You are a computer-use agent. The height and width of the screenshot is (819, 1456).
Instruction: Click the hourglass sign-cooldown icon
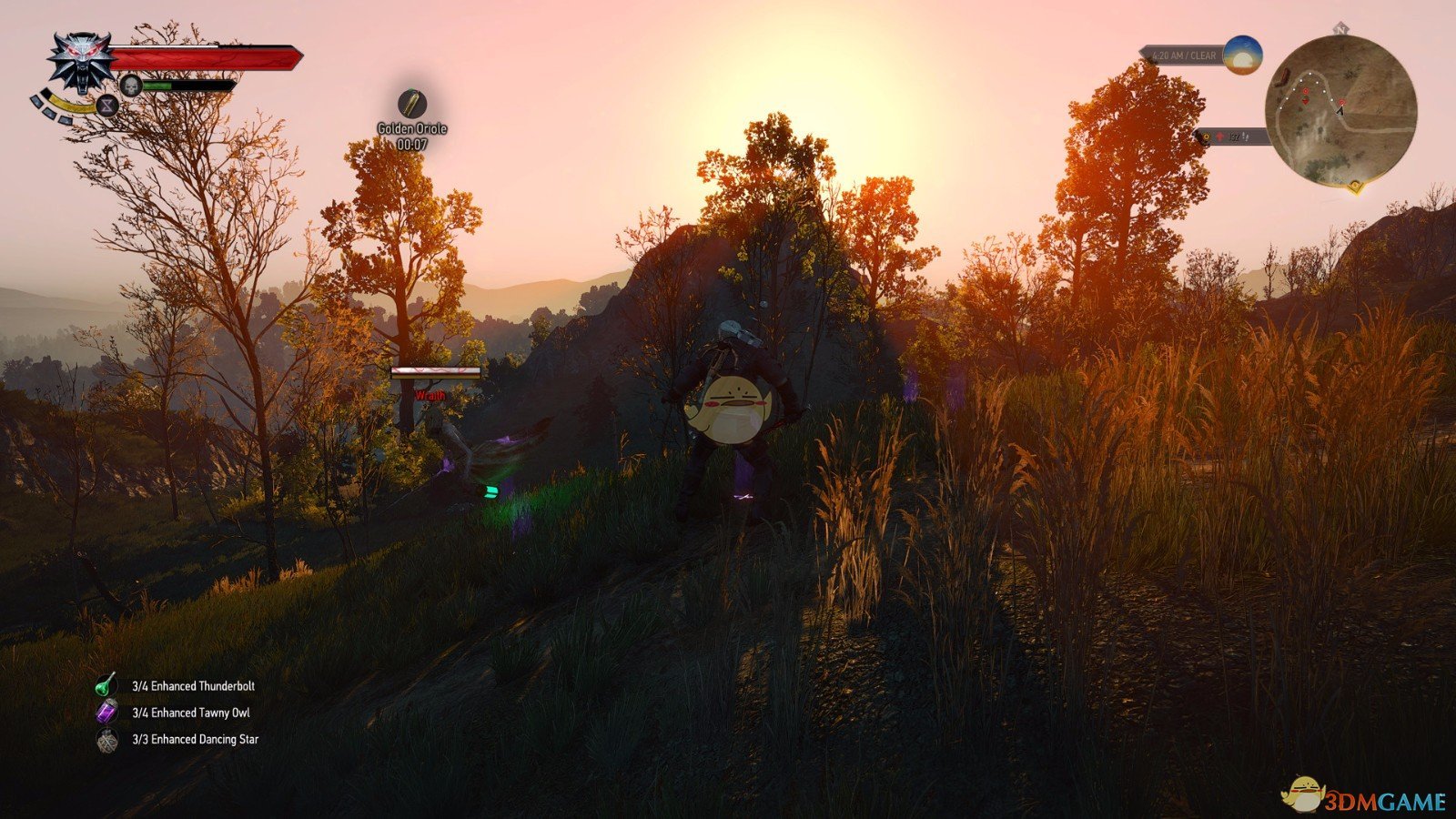pyautogui.click(x=106, y=106)
